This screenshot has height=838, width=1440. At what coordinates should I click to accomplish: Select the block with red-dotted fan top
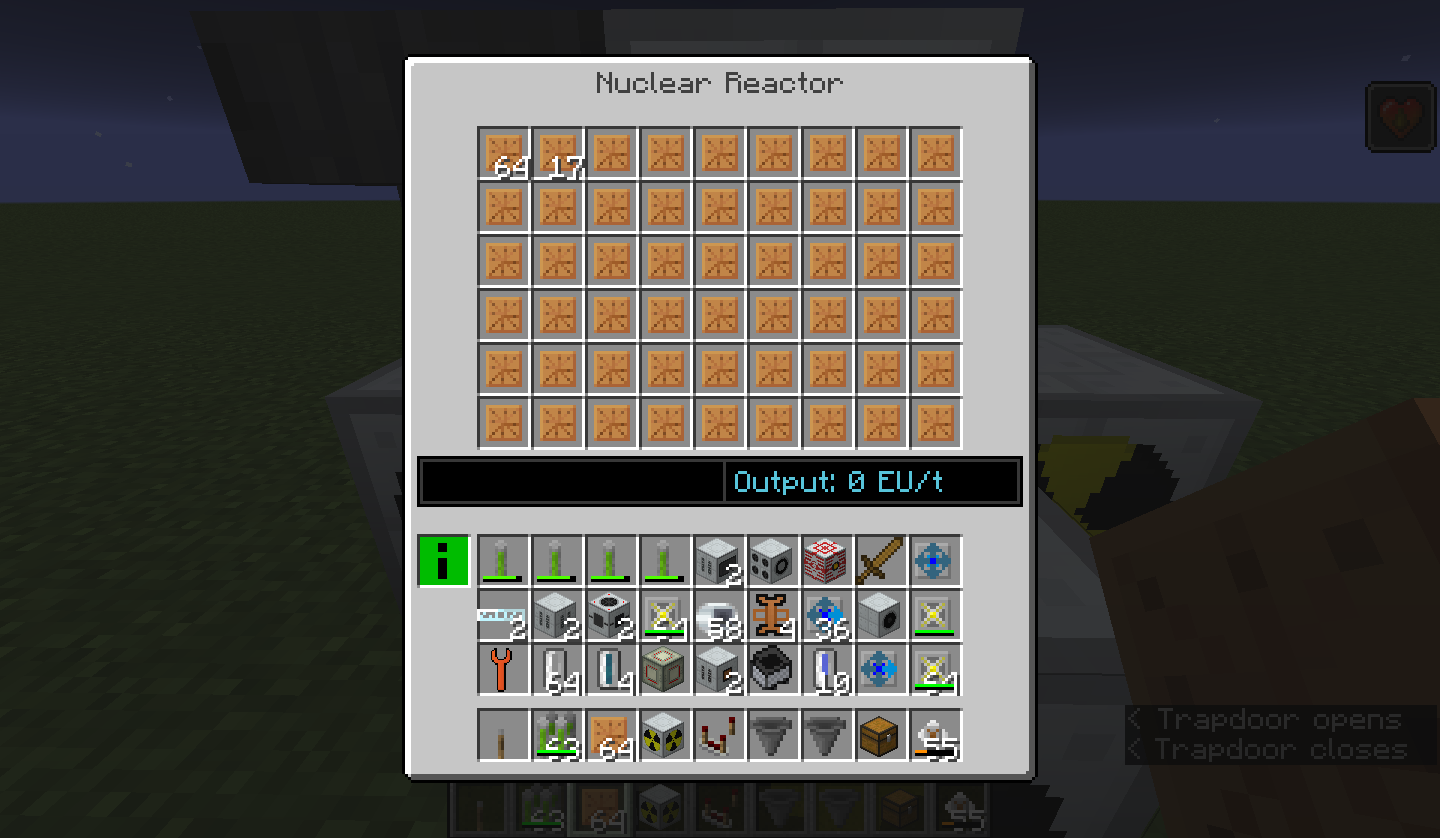611,614
